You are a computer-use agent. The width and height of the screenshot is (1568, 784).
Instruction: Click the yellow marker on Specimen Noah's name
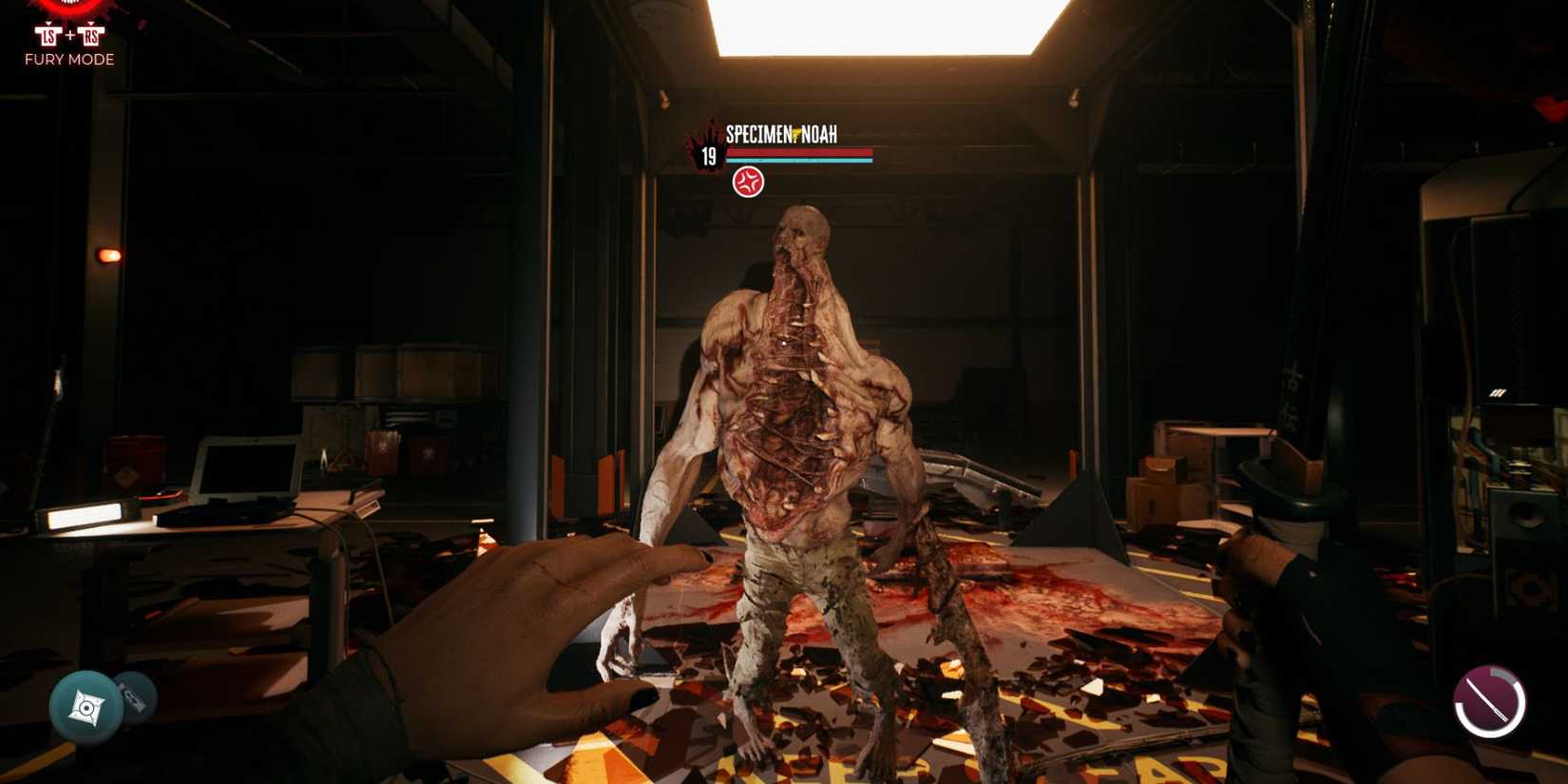(795, 133)
